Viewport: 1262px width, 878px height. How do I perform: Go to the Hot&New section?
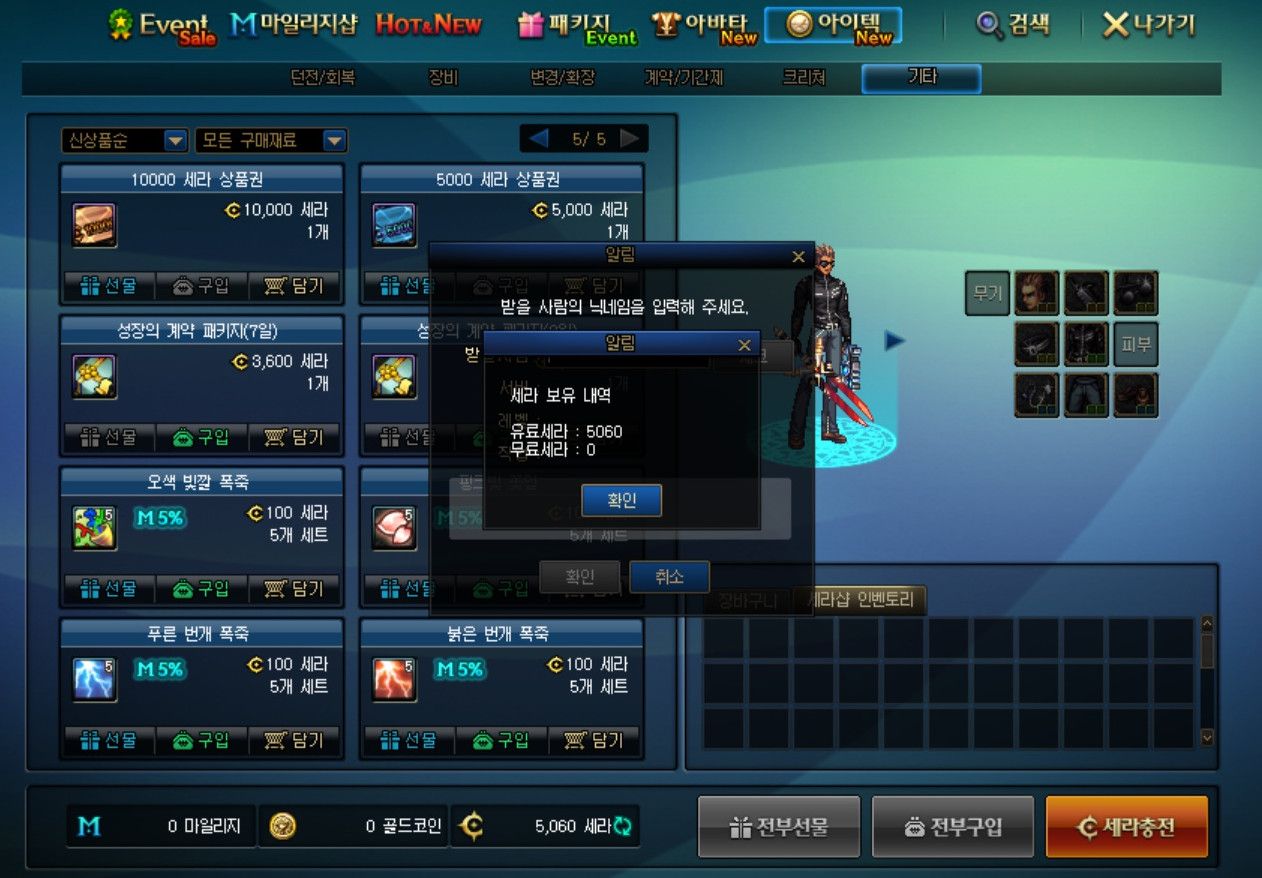(x=428, y=25)
